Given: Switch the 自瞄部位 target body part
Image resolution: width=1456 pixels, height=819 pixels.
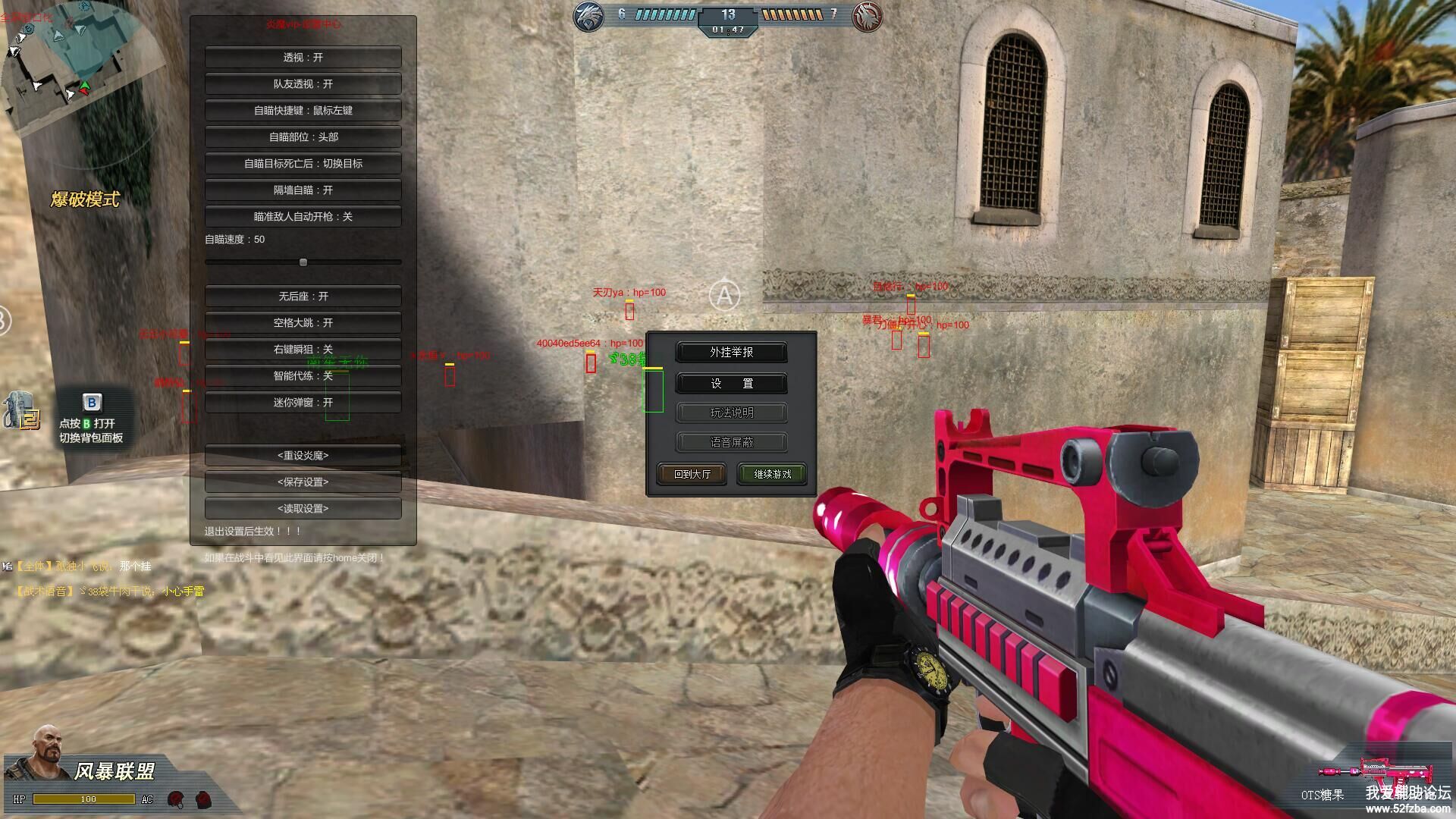Looking at the screenshot, I should click(x=303, y=137).
